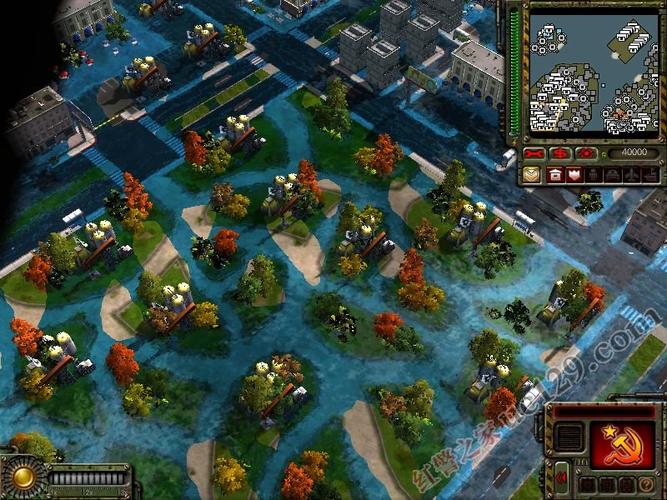This screenshot has height=500, width=667.
Task: Activate the red dollar sell button
Action: (x=560, y=153)
